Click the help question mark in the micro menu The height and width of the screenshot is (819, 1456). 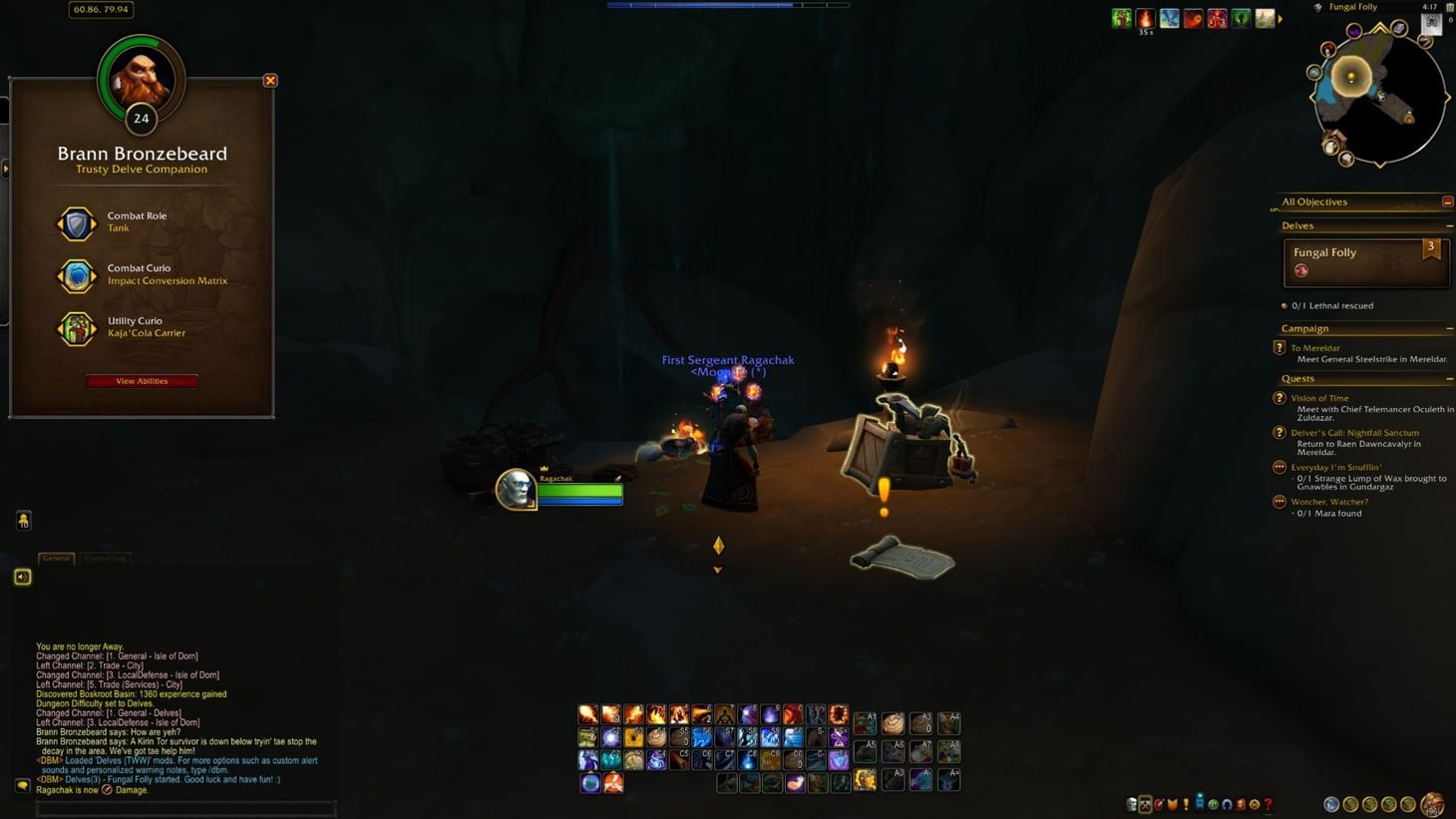point(1268,803)
